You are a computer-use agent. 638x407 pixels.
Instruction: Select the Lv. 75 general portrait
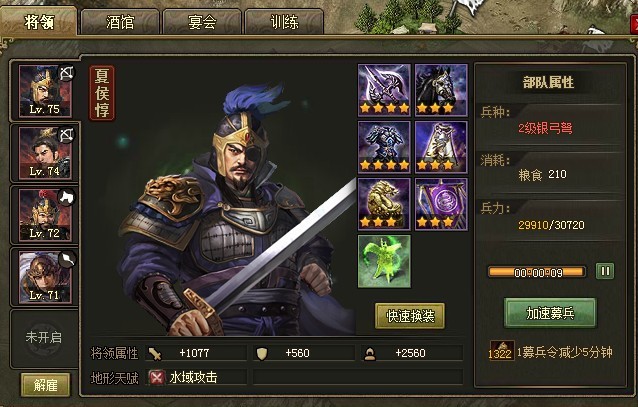(42, 91)
